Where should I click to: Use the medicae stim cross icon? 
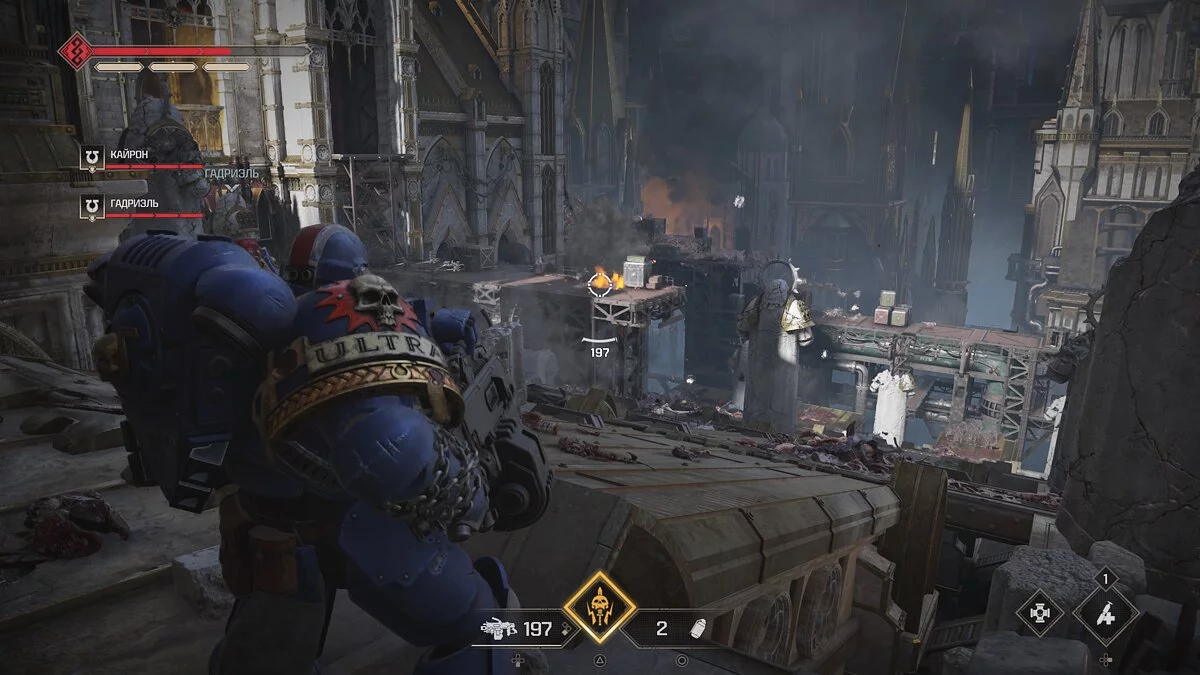point(1039,613)
